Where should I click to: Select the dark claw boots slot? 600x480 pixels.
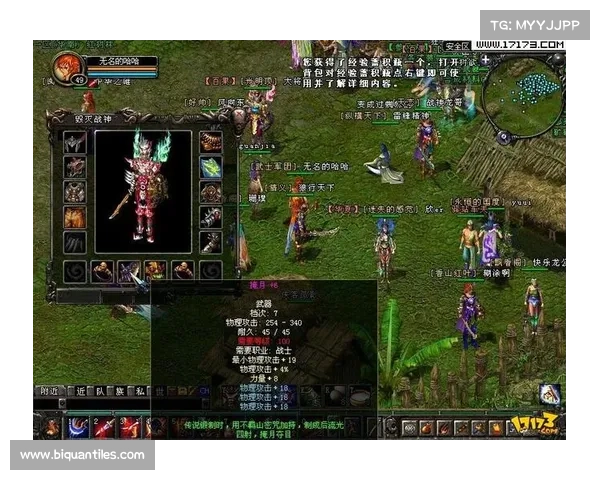tap(76, 242)
